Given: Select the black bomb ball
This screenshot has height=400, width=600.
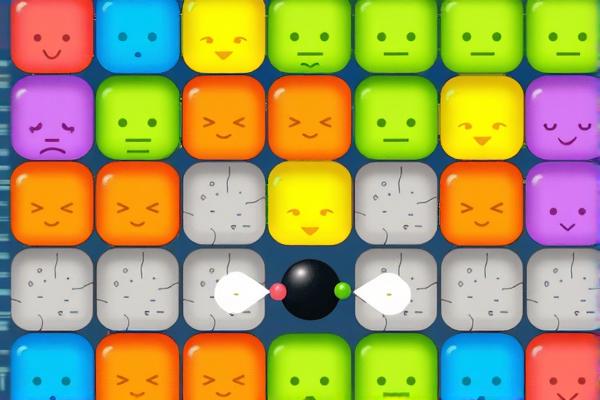Looking at the screenshot, I should [x=310, y=290].
